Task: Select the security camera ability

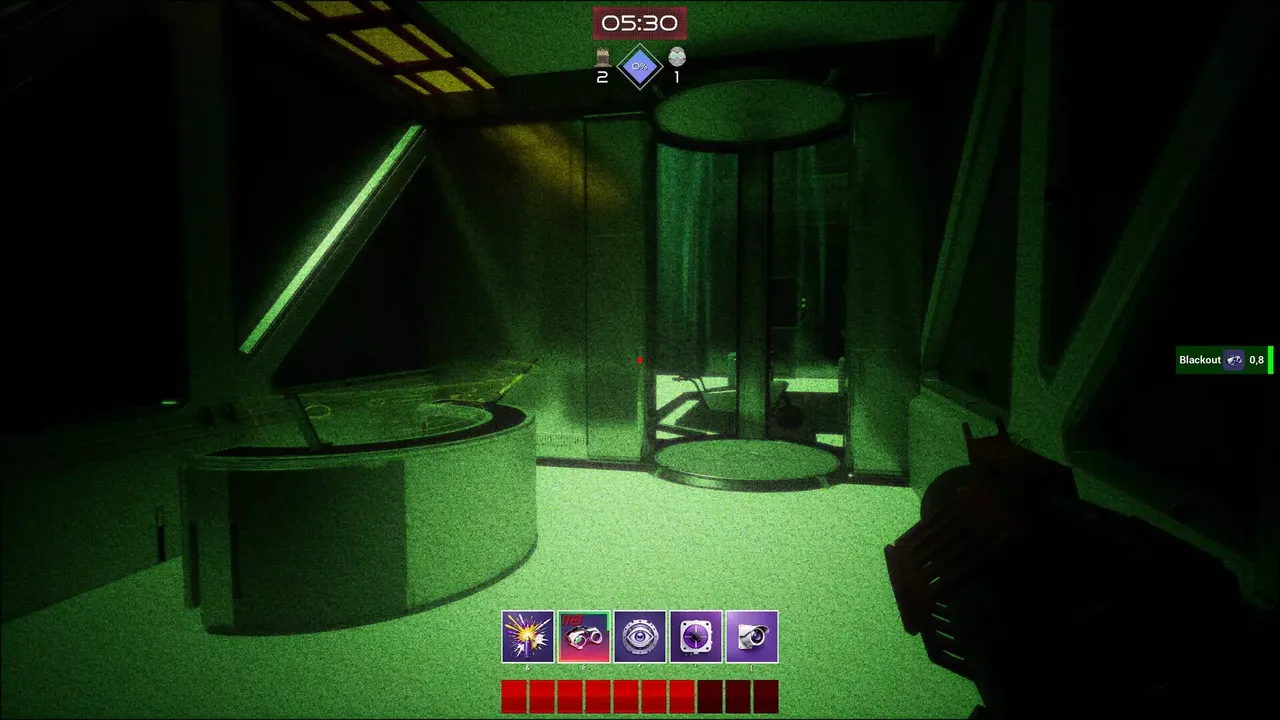Action: click(x=752, y=637)
